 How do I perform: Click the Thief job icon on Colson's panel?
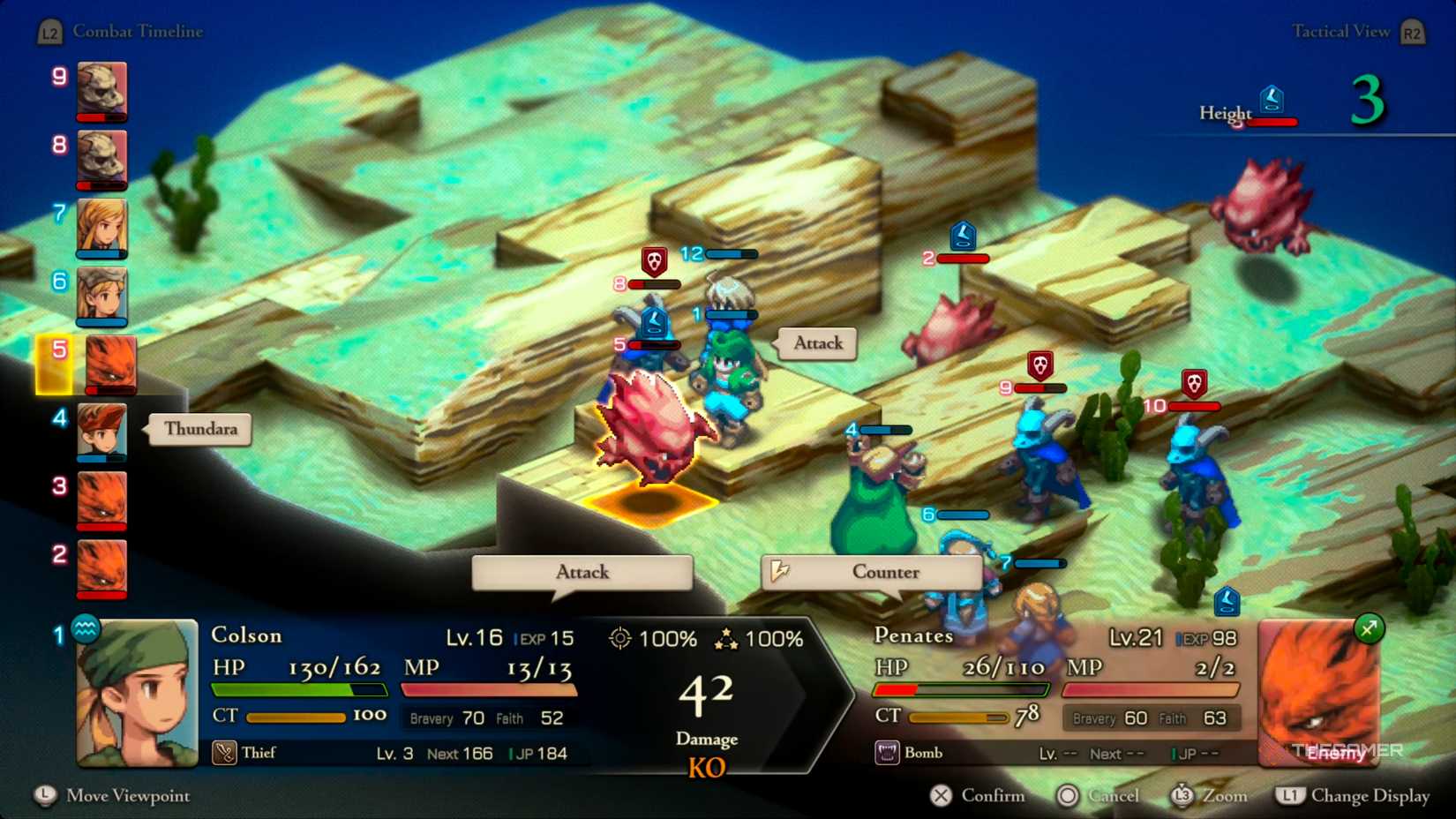click(225, 753)
